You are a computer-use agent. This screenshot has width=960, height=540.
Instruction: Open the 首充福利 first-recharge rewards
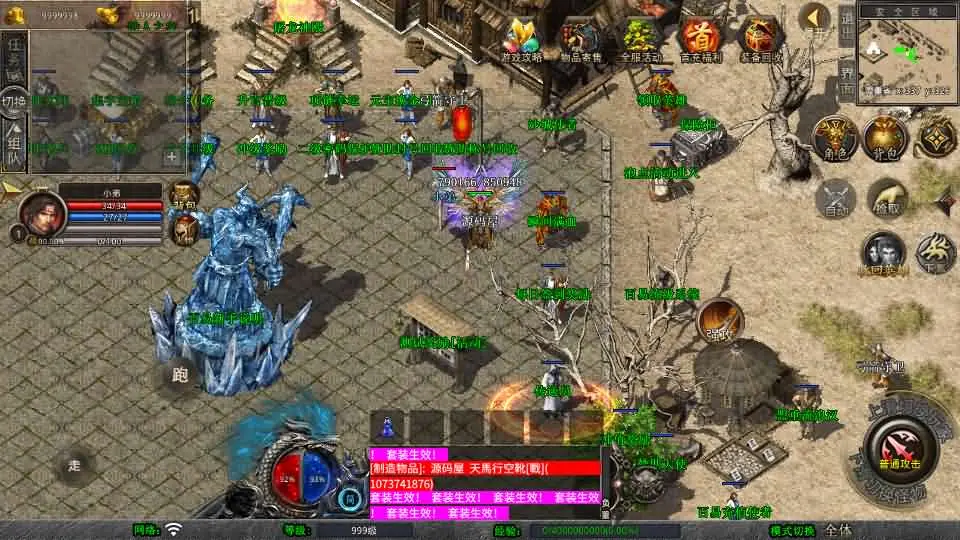click(x=698, y=39)
